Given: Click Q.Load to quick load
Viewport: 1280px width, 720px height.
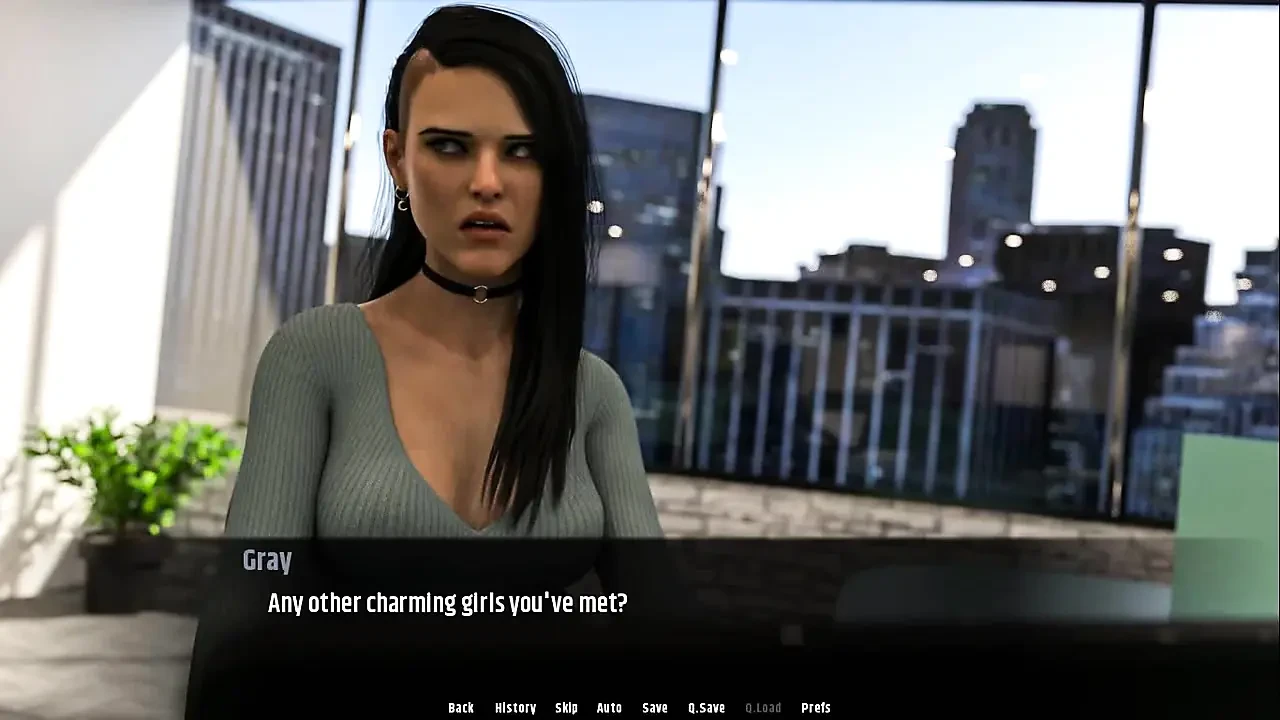Looking at the screenshot, I should [x=763, y=708].
